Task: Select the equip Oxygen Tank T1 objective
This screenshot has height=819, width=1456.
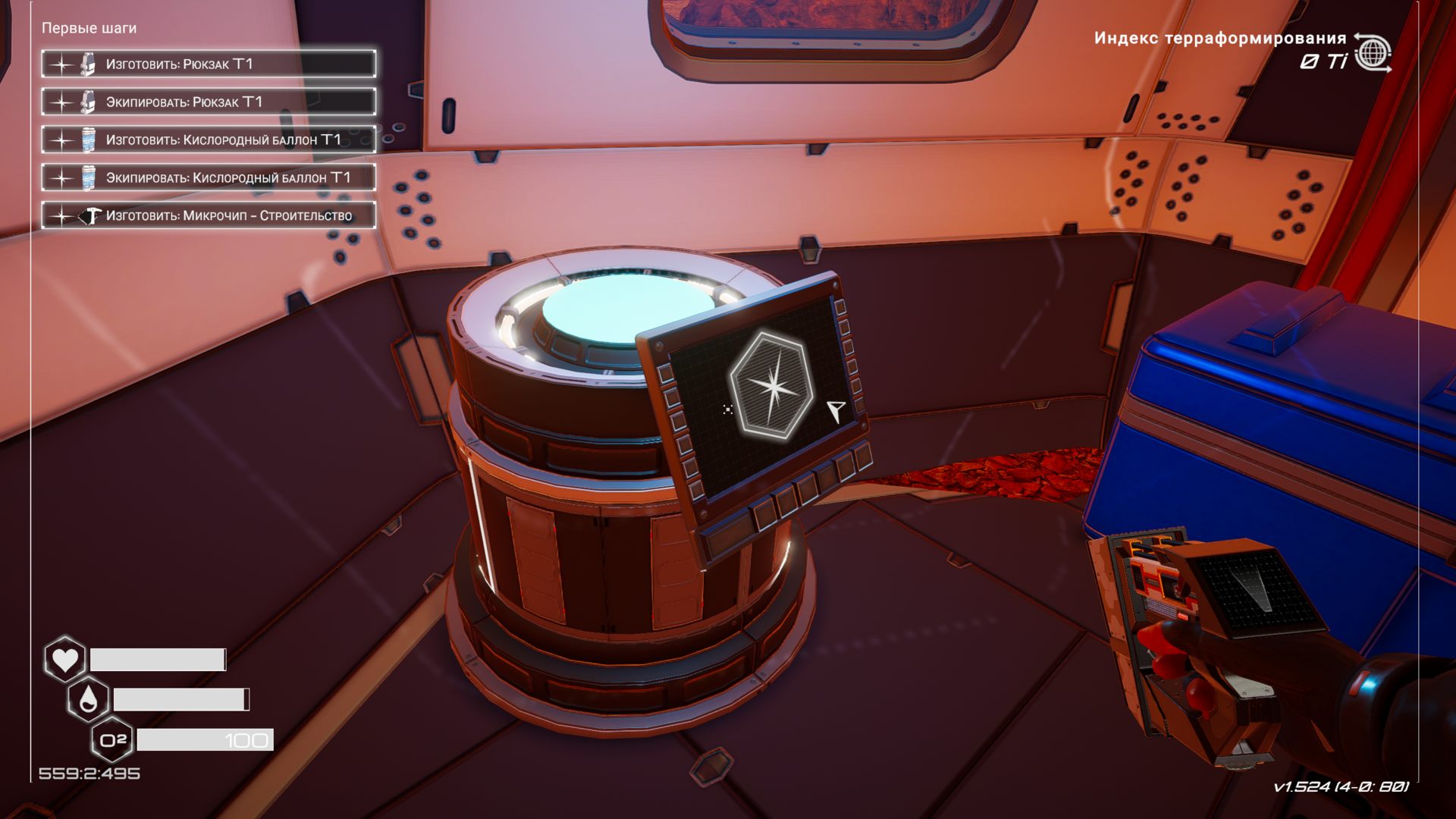Action: [209, 178]
